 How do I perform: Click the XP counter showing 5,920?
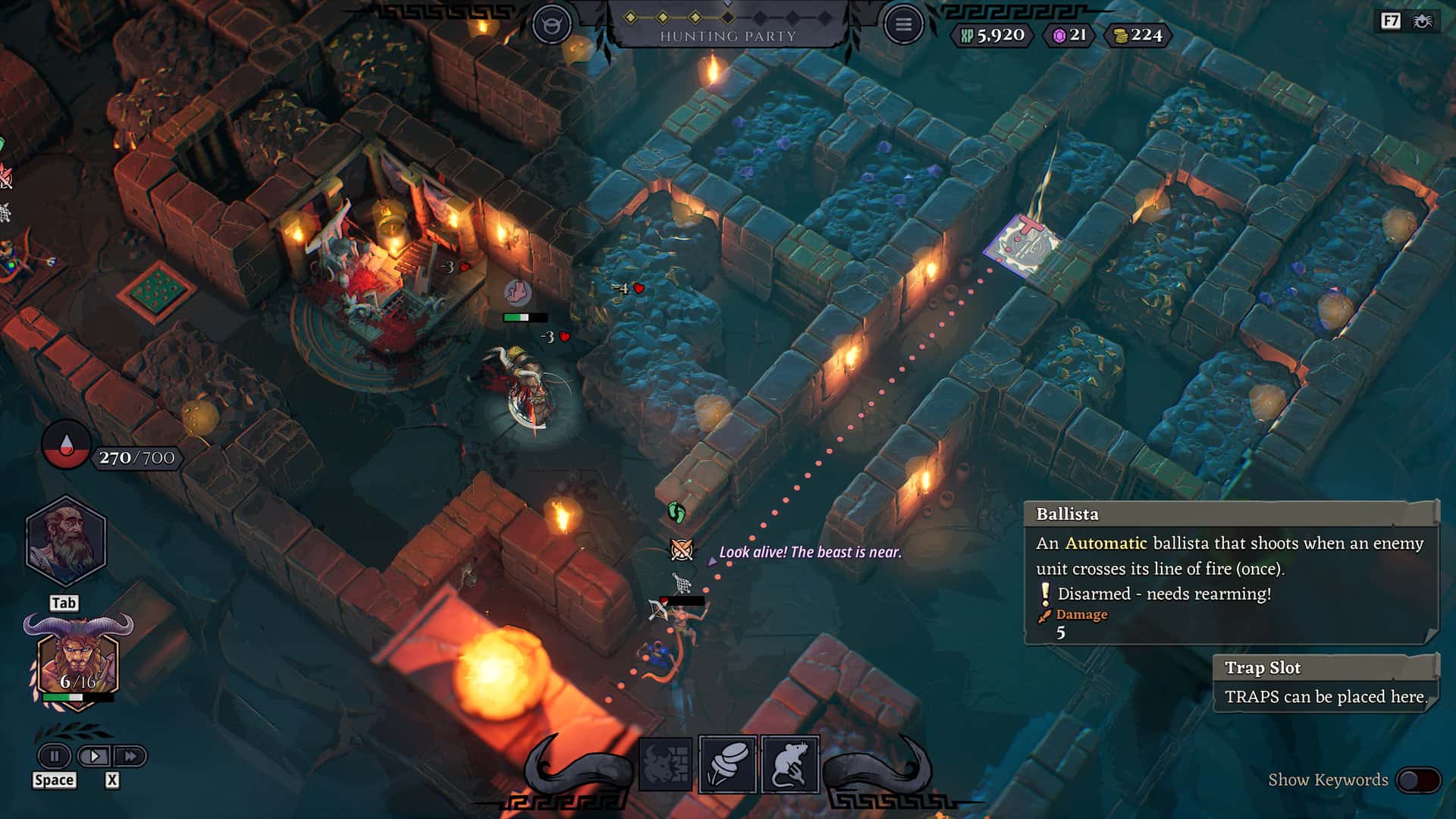(992, 34)
